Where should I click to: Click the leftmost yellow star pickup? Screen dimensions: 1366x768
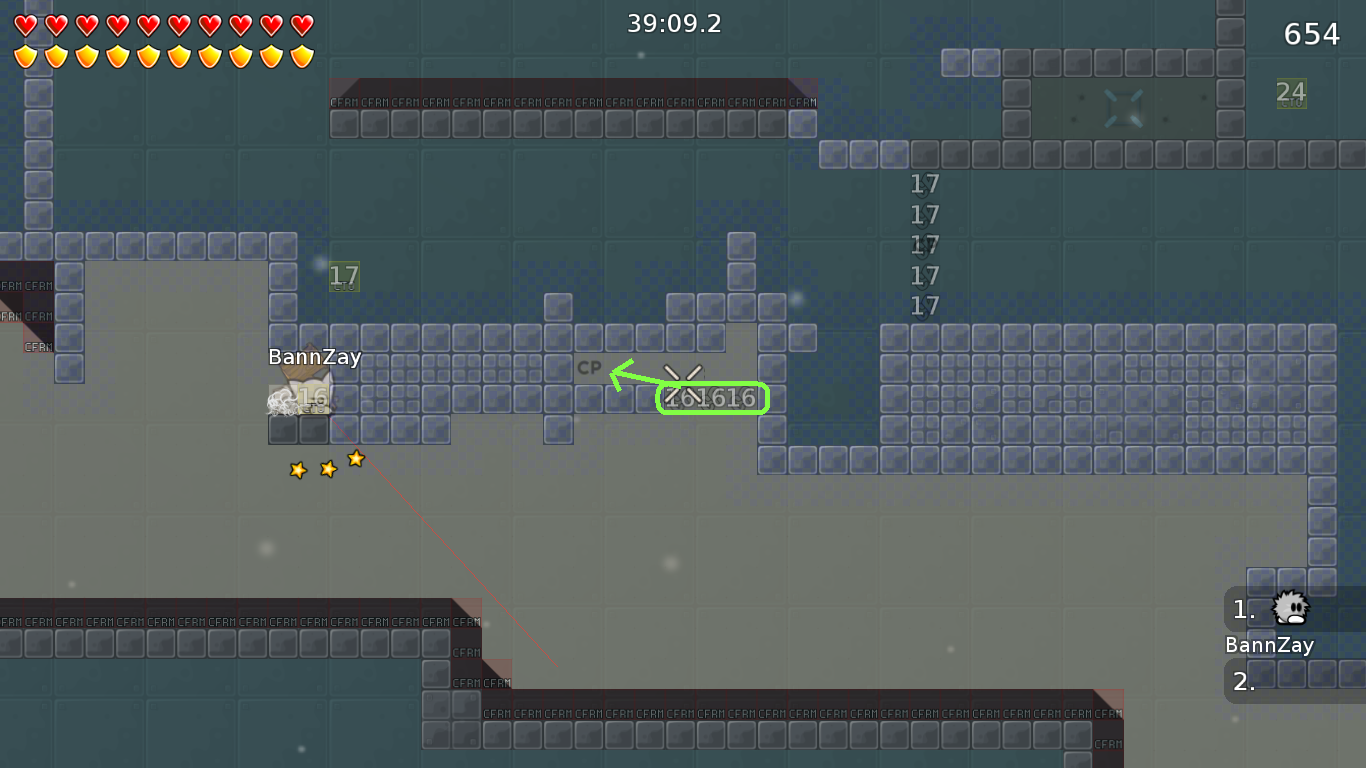[x=297, y=468]
